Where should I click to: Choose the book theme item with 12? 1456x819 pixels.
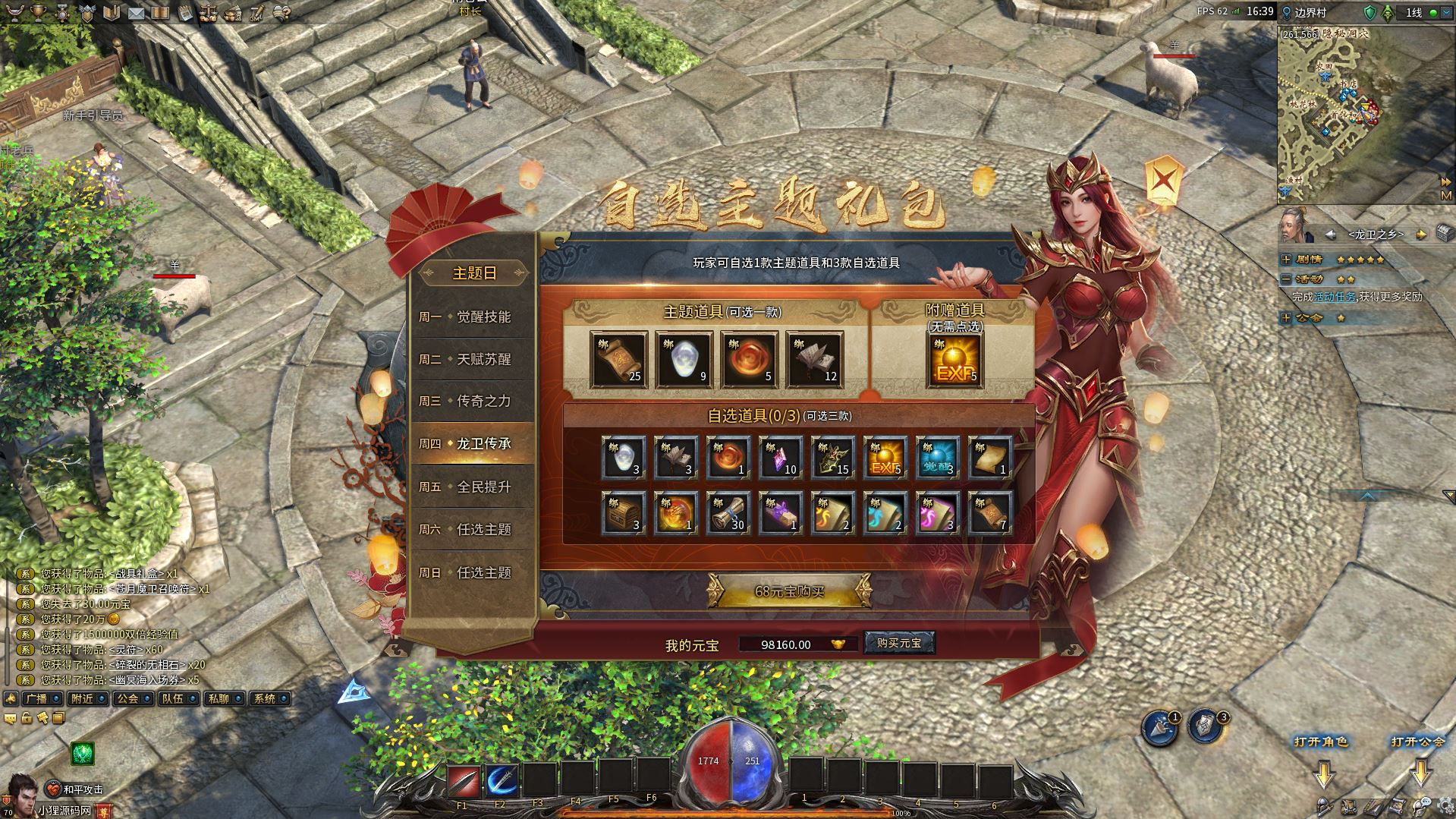pyautogui.click(x=814, y=360)
